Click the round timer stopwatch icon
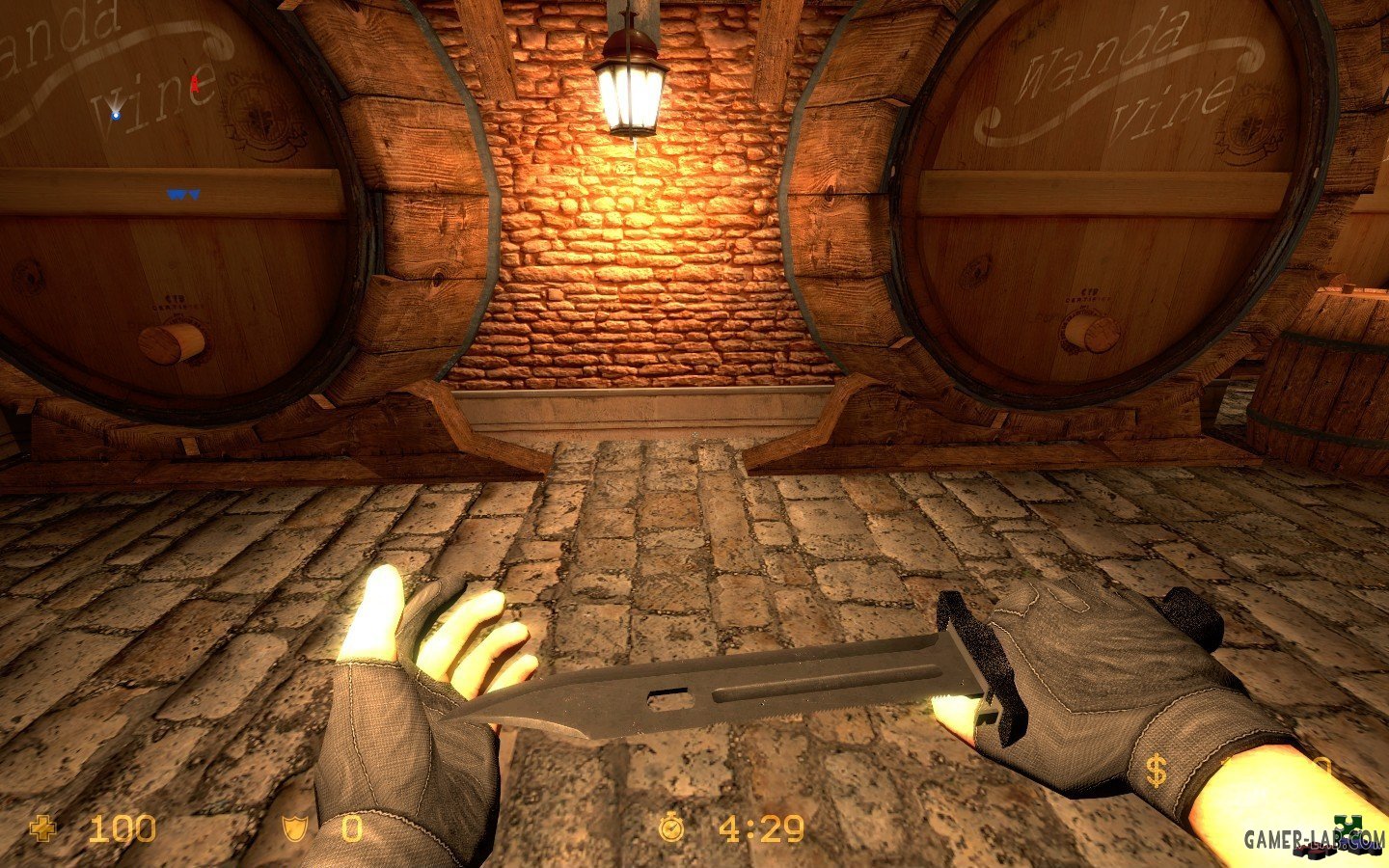 pos(670,827)
